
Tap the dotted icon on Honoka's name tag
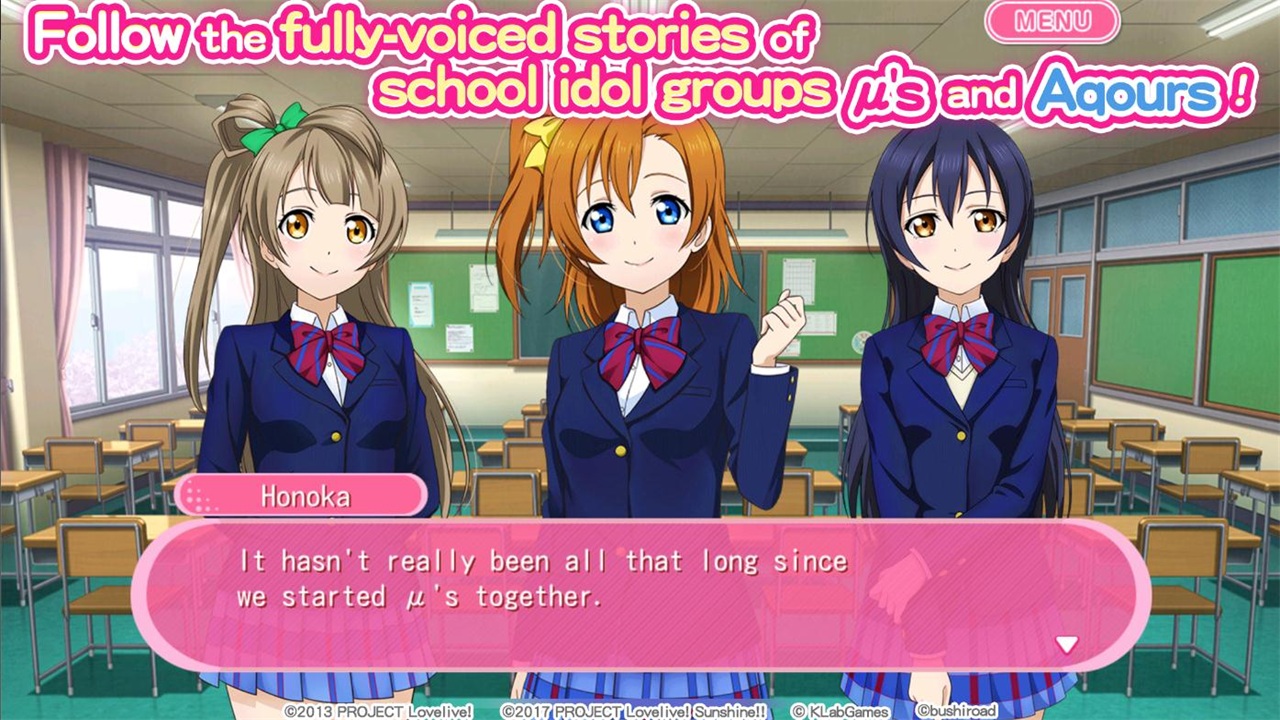click(x=202, y=497)
